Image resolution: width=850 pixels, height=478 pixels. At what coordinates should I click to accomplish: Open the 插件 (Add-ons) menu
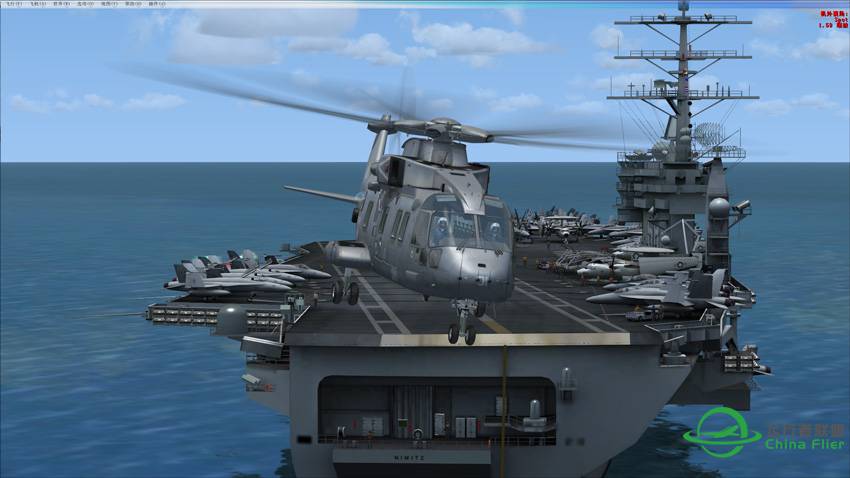pyautogui.click(x=154, y=4)
